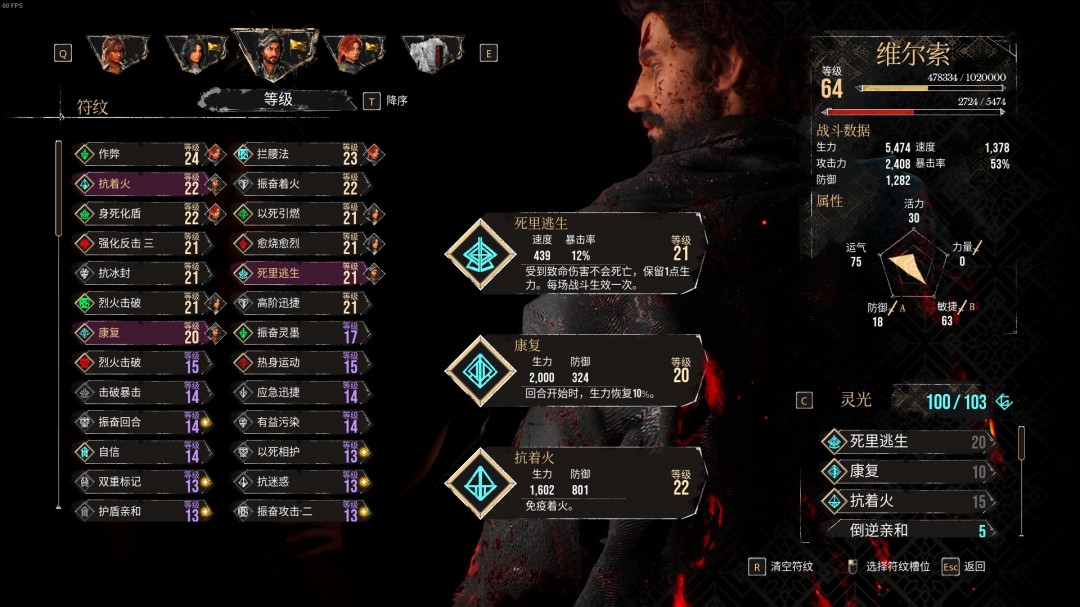Image resolution: width=1080 pixels, height=607 pixels.
Task: Open the 等级 sort selector
Action: click(x=278, y=99)
